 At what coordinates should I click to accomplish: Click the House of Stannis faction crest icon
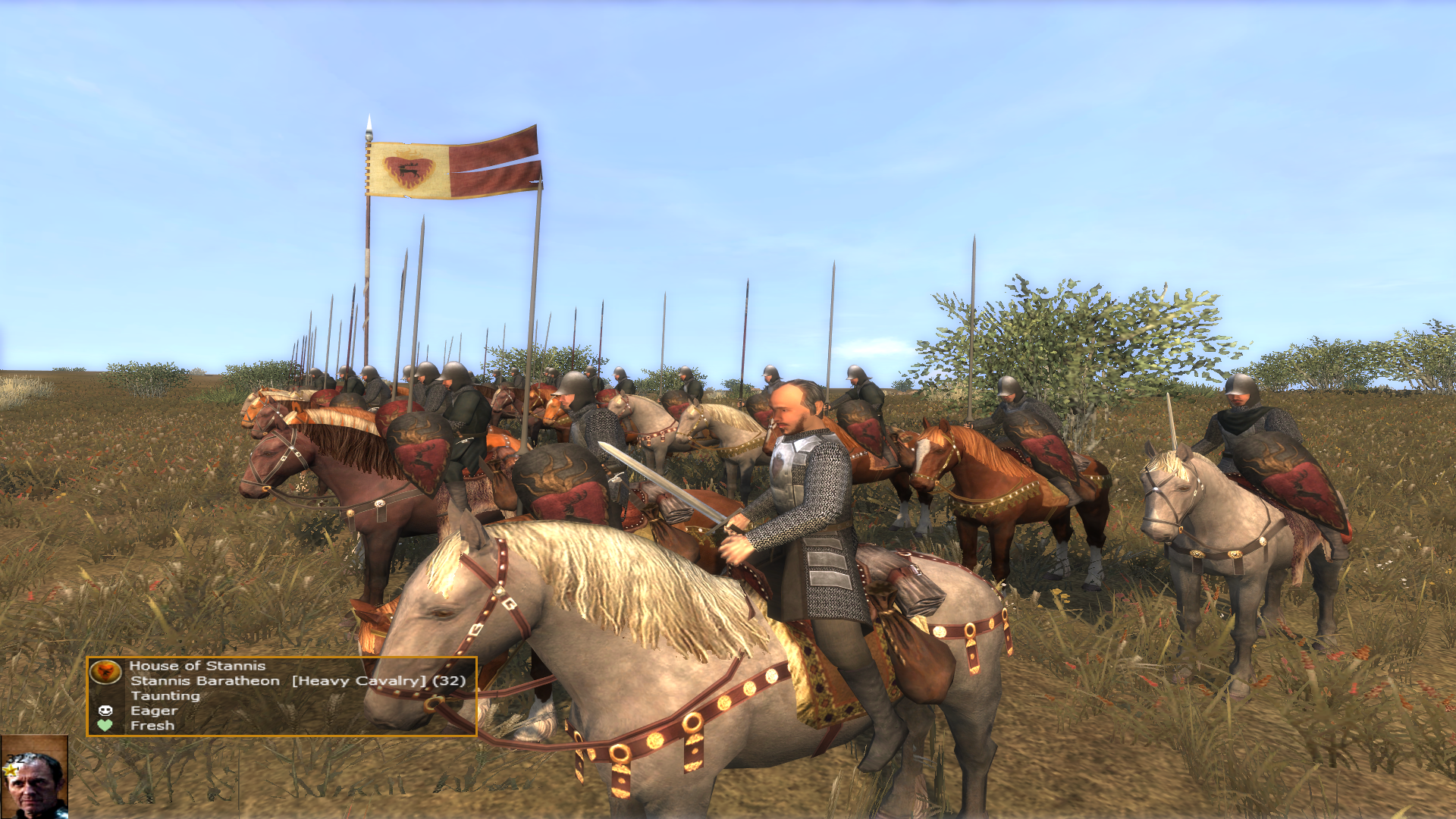click(x=105, y=673)
